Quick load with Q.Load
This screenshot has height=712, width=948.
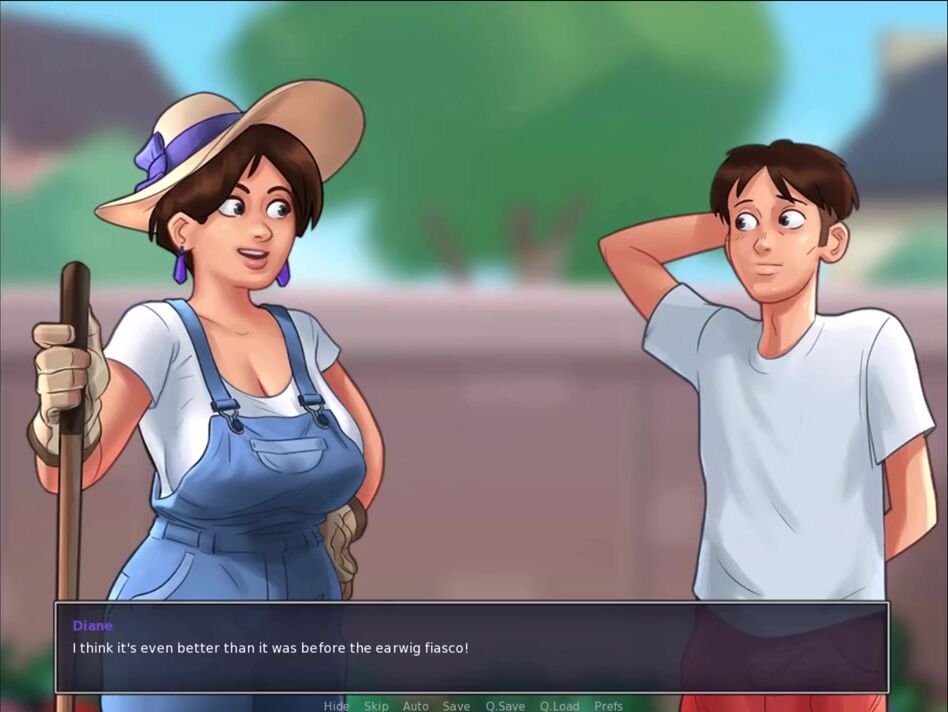click(x=559, y=706)
